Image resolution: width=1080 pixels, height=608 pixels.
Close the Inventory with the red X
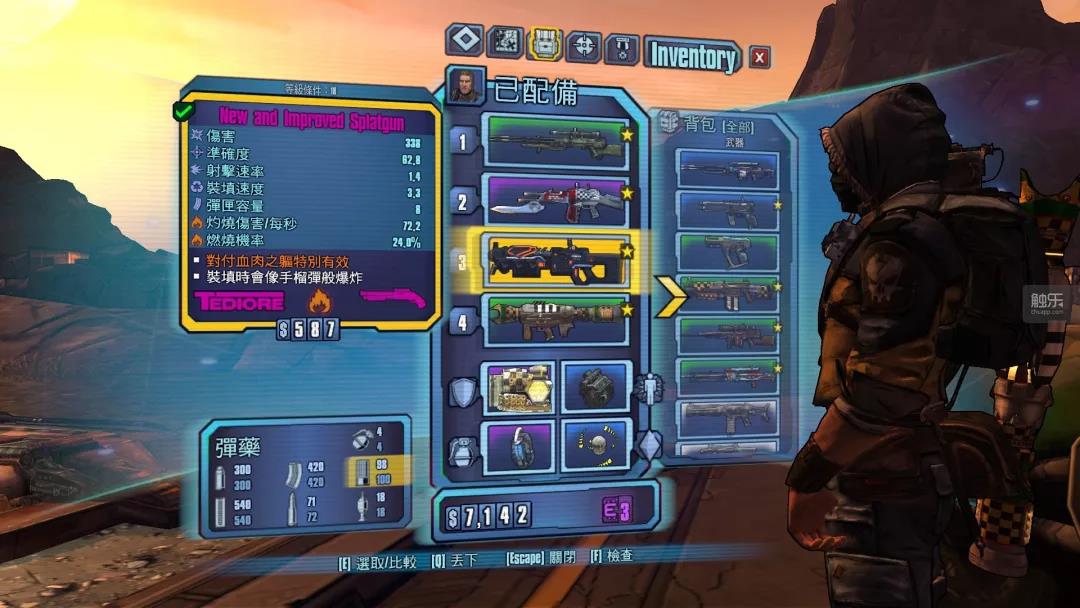[x=760, y=57]
